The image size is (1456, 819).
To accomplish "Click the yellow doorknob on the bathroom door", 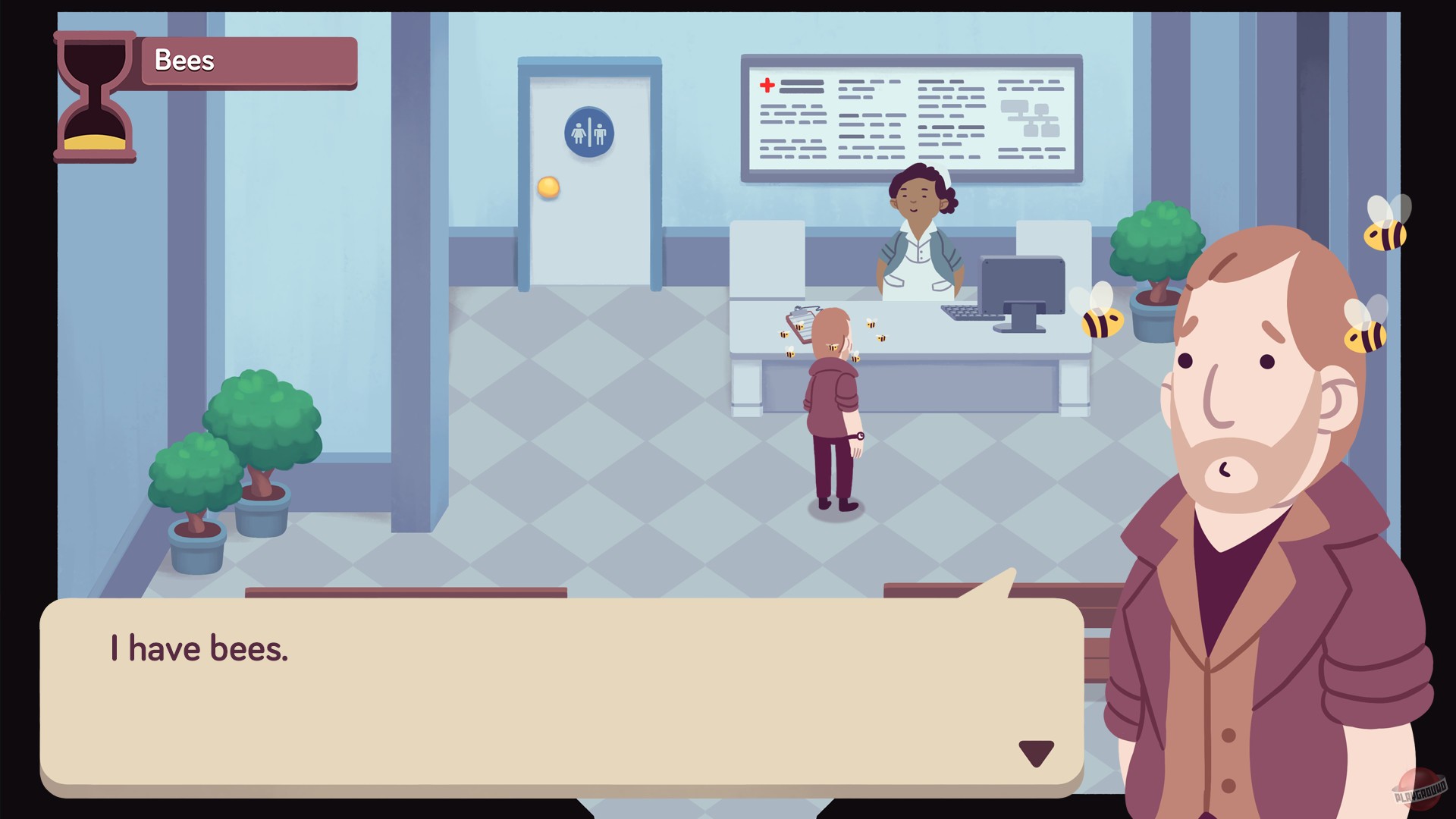I will (548, 187).
